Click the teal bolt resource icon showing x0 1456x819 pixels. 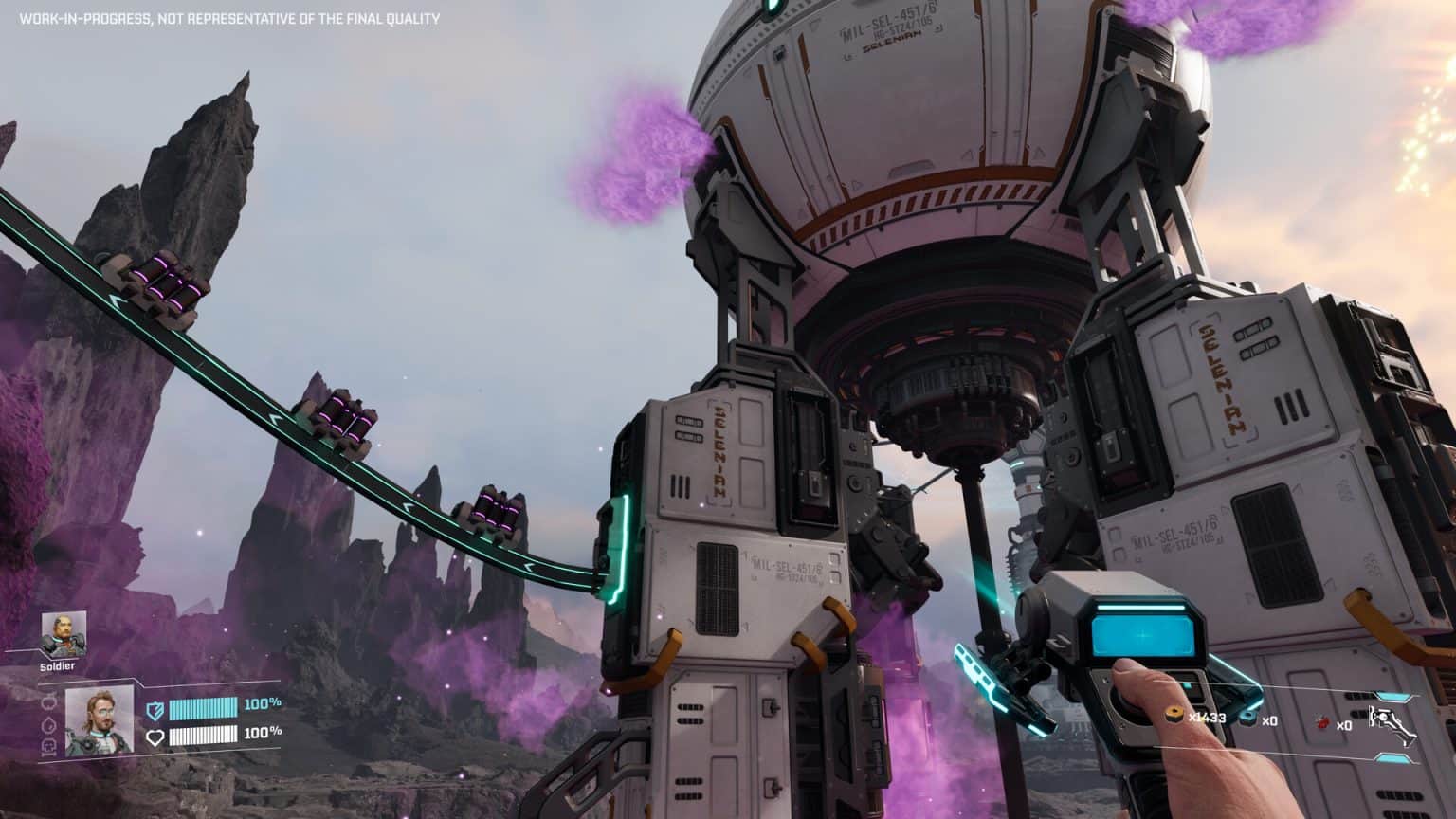coord(1247,718)
